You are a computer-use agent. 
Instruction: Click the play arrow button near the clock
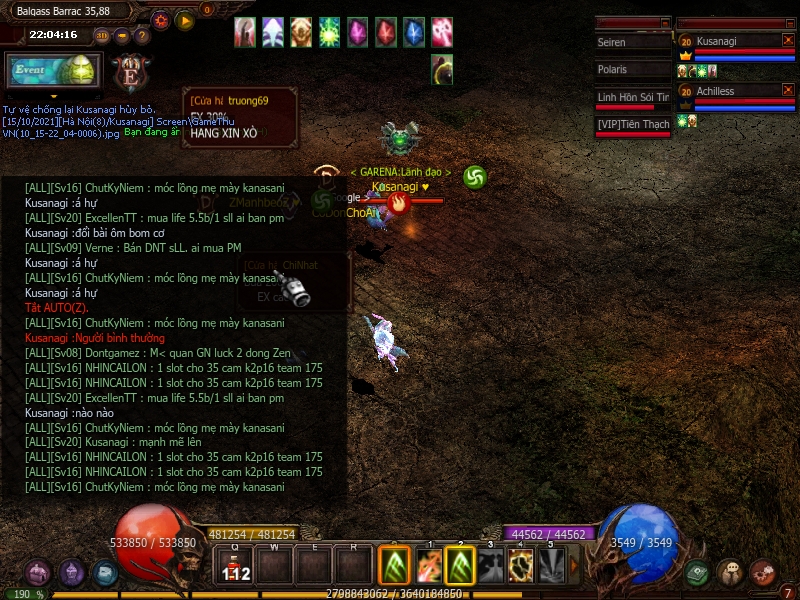(x=184, y=20)
